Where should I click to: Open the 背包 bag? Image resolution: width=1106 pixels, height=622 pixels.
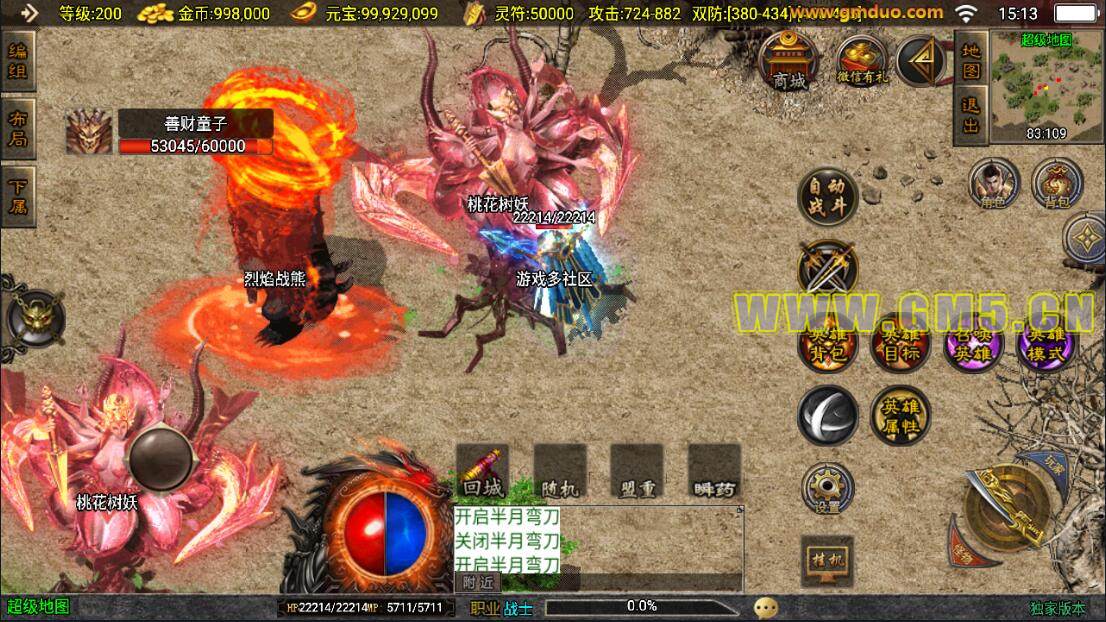click(1057, 184)
